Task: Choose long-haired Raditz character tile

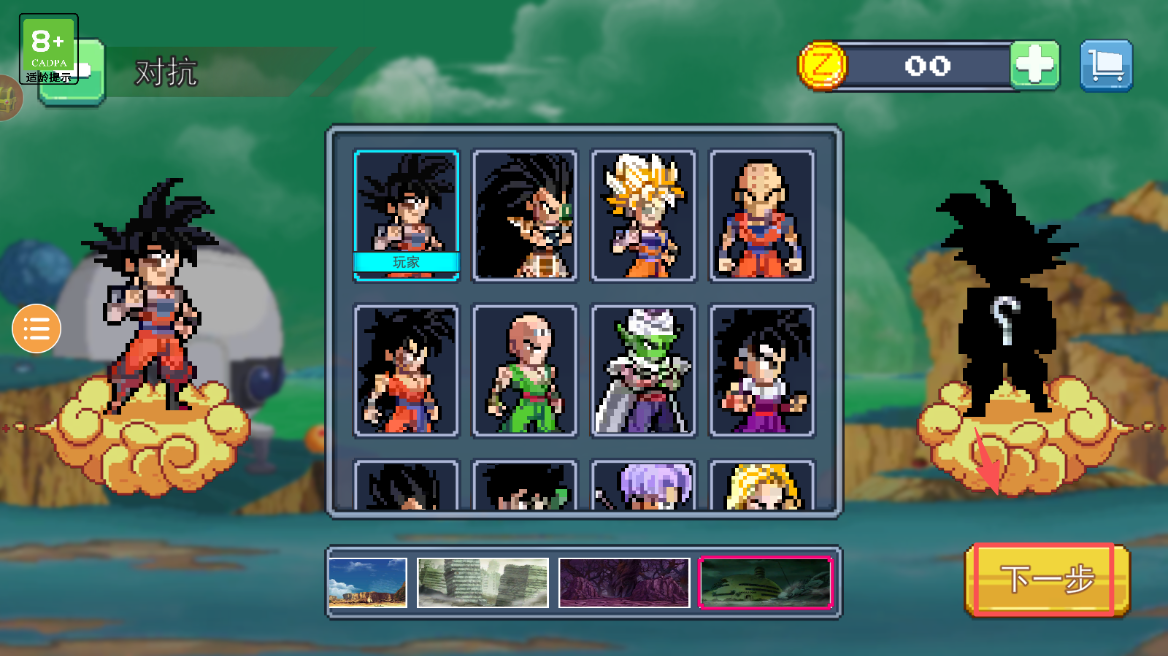Action: [525, 215]
